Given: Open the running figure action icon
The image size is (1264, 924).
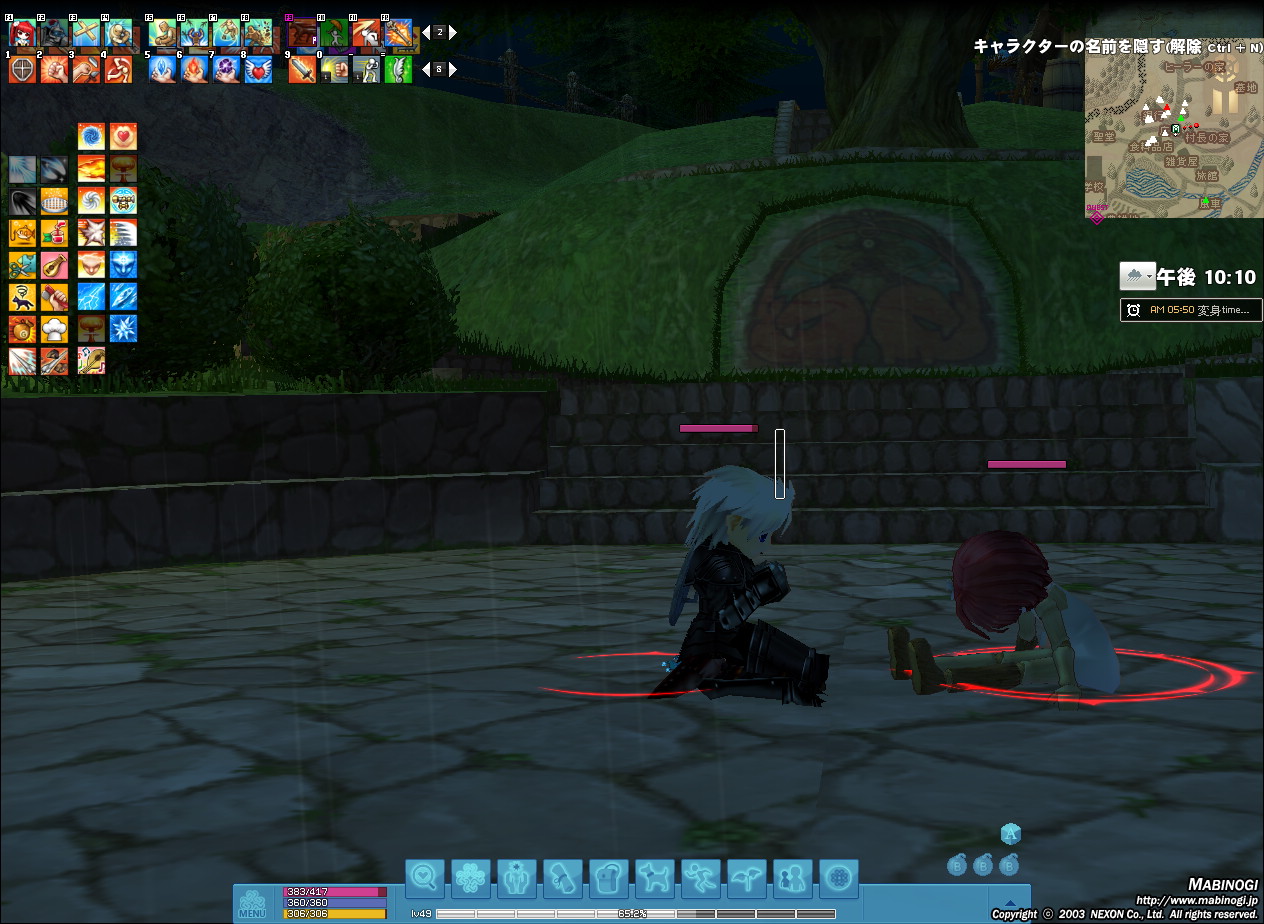Looking at the screenshot, I should [701, 878].
